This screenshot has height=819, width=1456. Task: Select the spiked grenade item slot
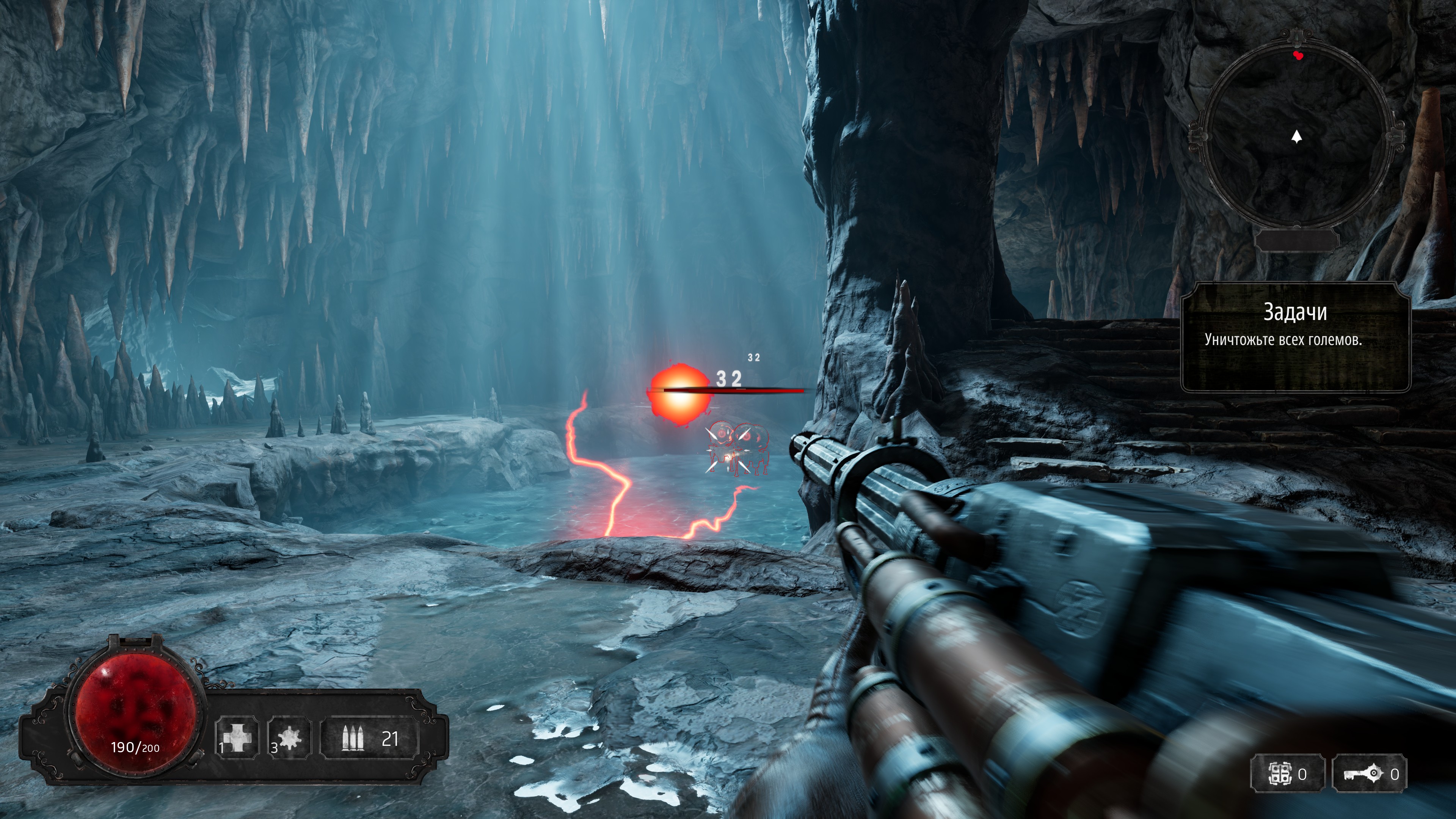point(289,738)
